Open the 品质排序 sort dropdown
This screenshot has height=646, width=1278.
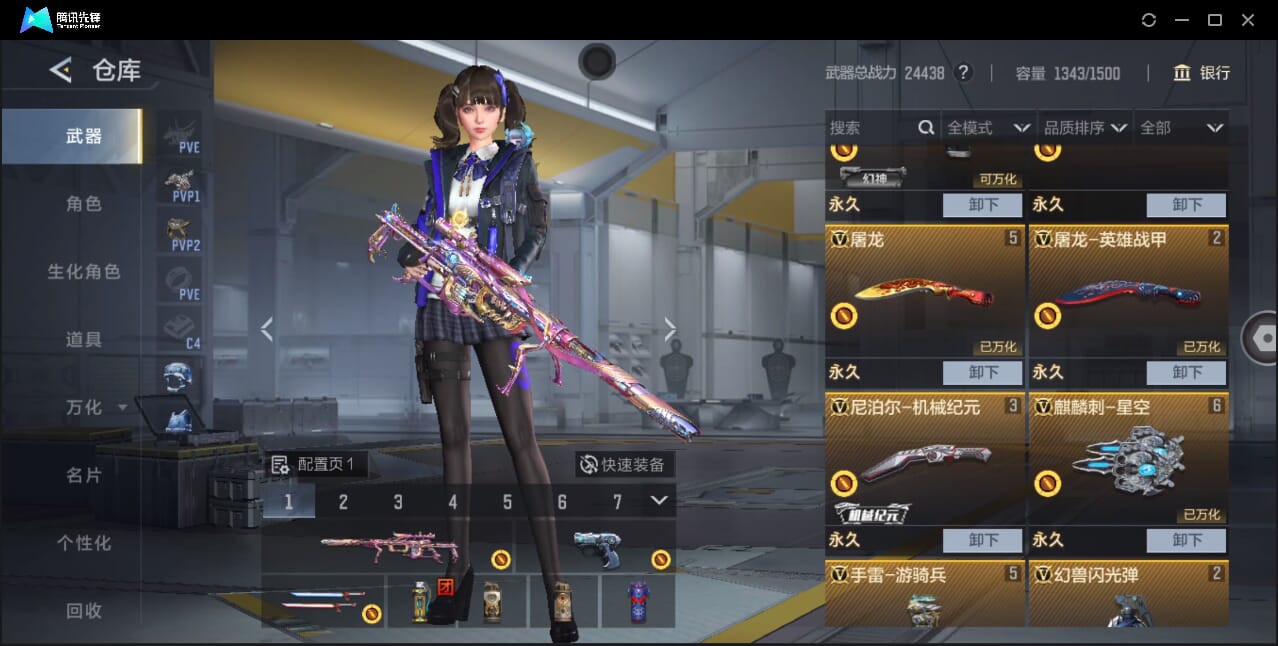[x=1085, y=128]
